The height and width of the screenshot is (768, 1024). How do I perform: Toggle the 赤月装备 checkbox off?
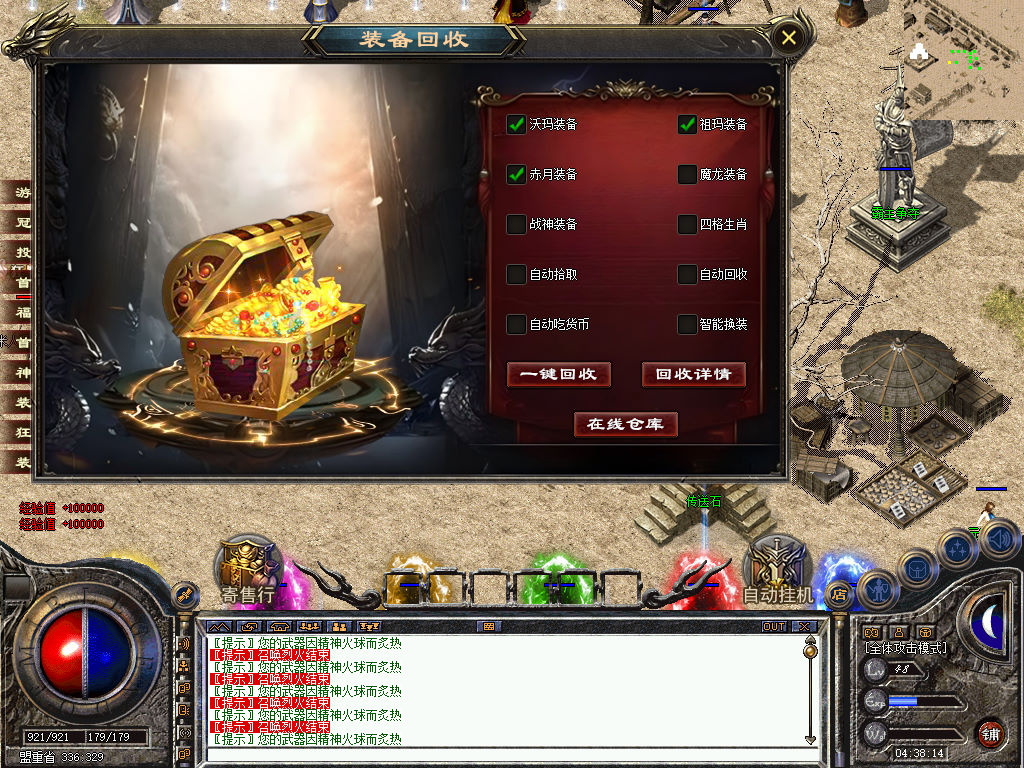point(516,174)
